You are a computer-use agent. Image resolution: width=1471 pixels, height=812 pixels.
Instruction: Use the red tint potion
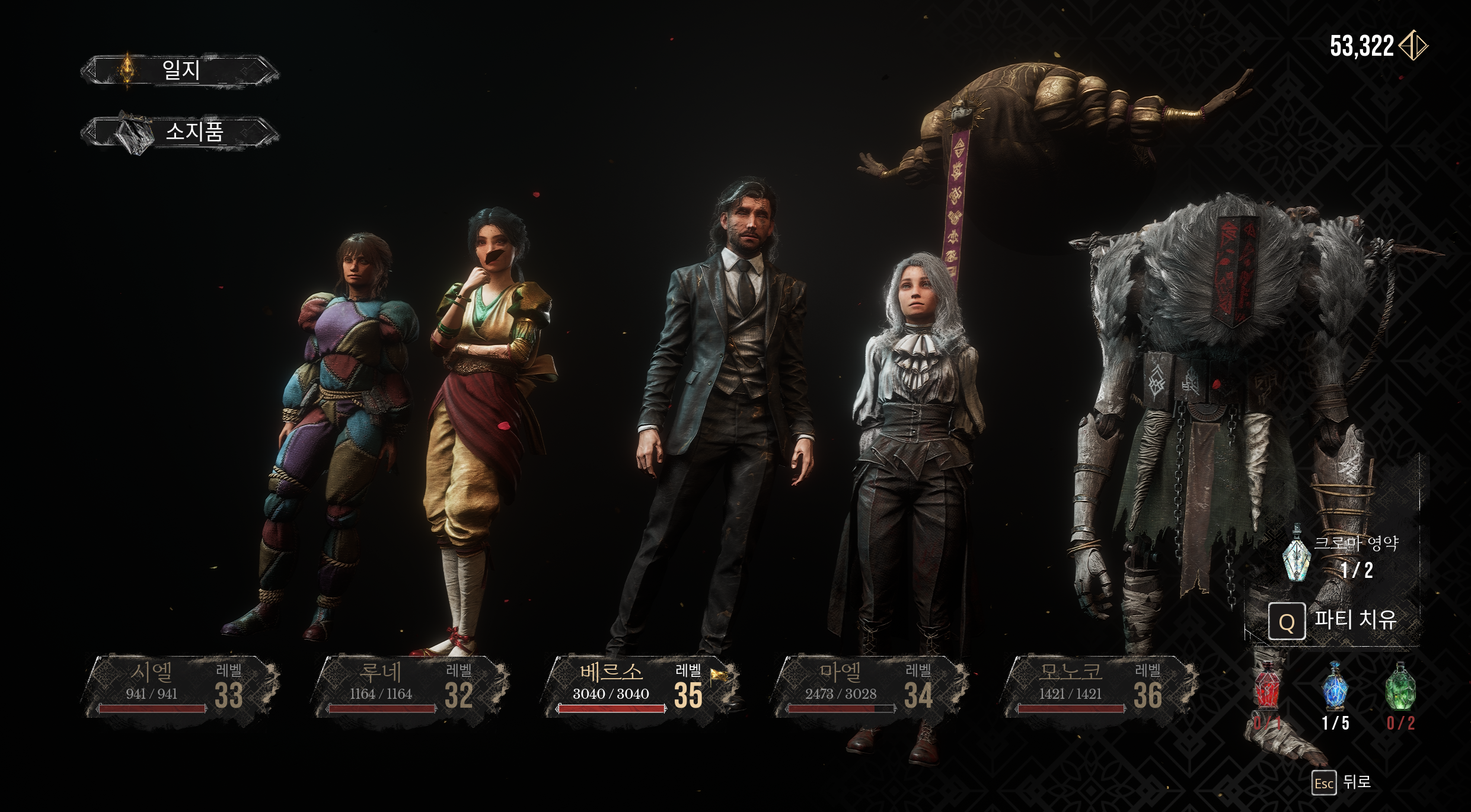click(1268, 688)
